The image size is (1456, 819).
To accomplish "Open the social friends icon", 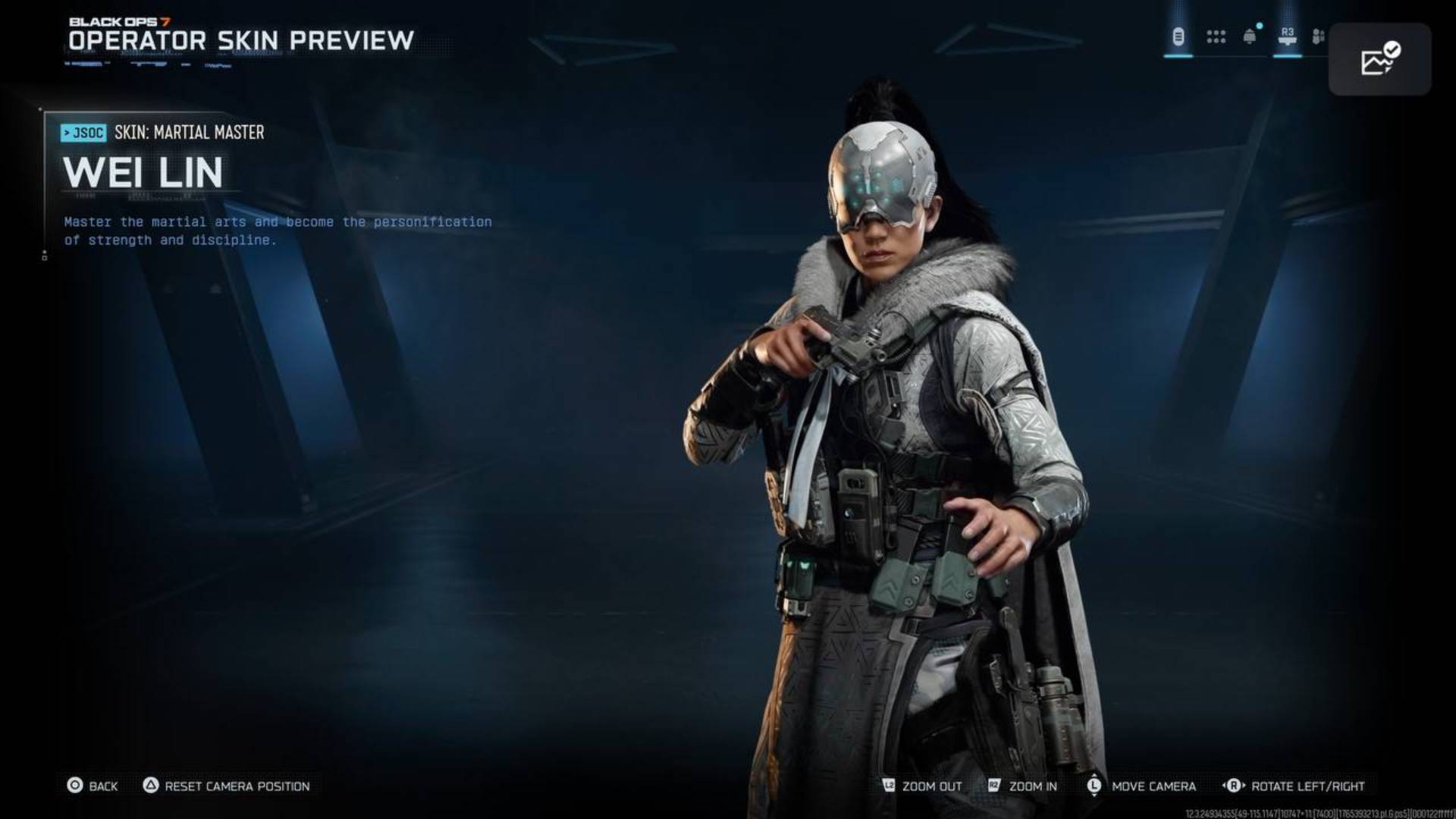I will point(1319,36).
